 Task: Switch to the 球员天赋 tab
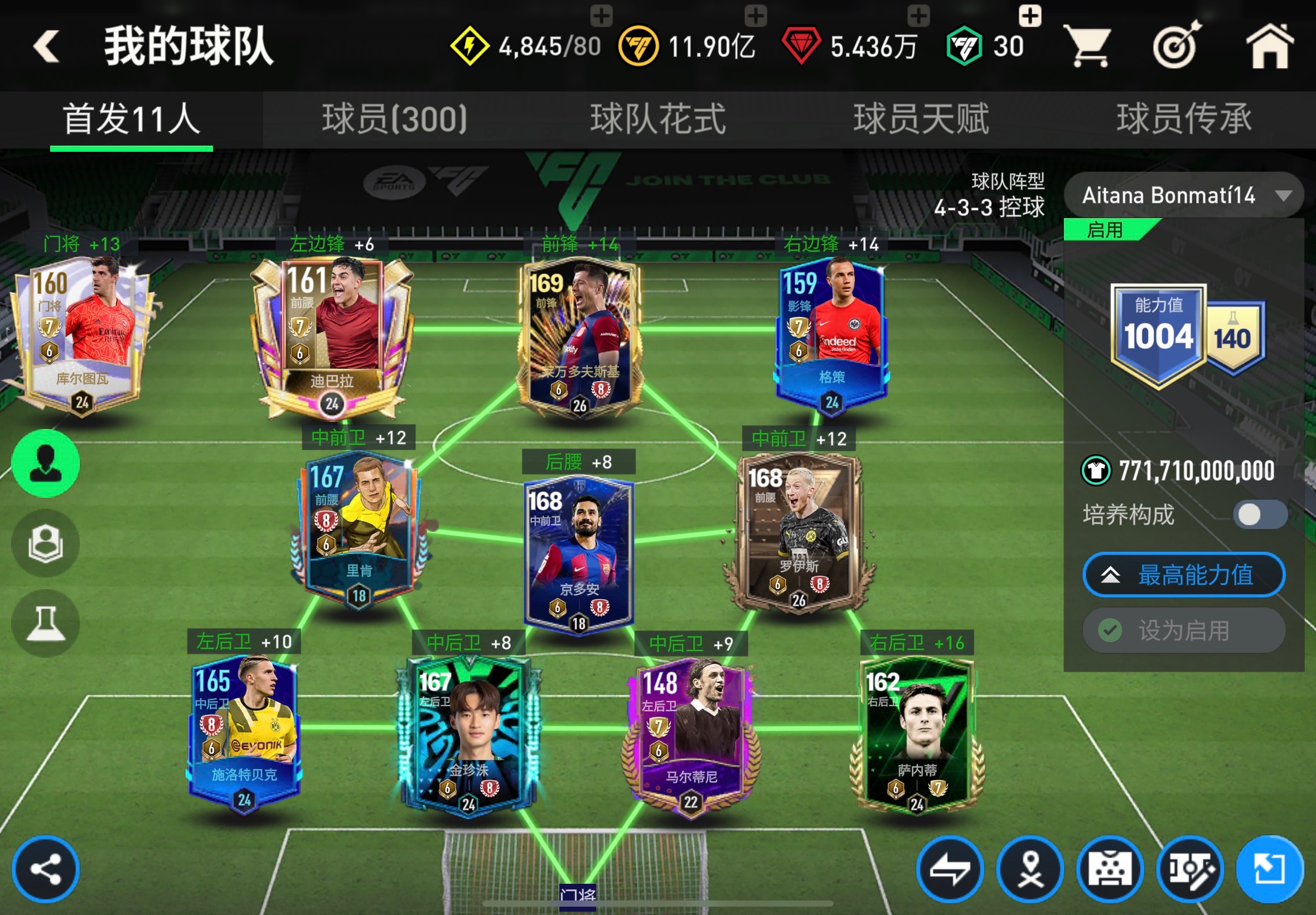[x=921, y=119]
